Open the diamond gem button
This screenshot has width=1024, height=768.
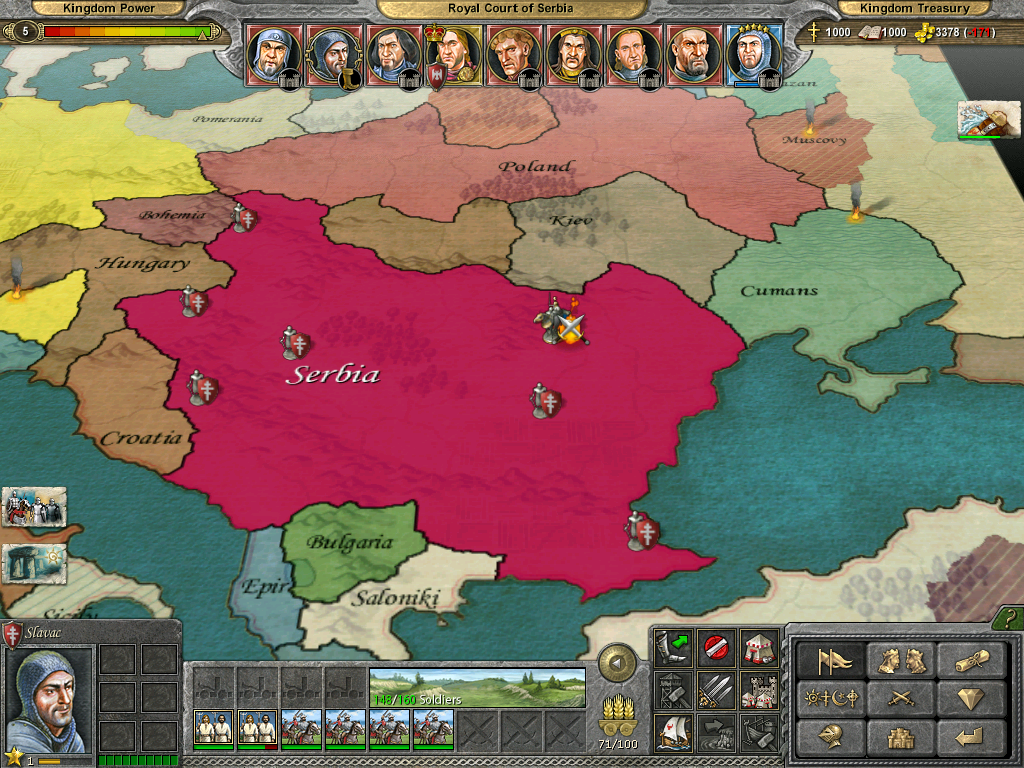[968, 698]
